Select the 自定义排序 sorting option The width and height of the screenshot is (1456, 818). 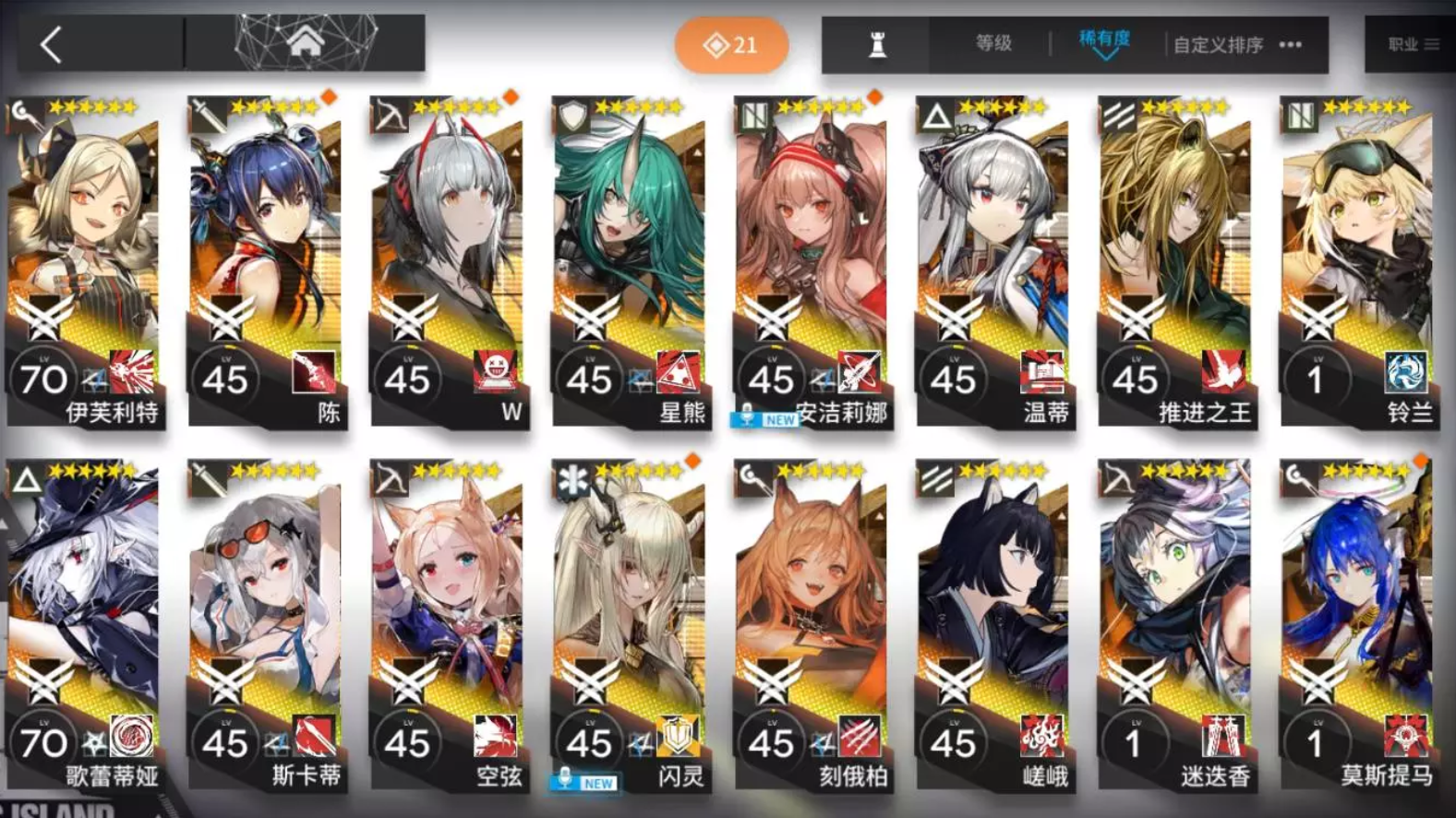[x=1217, y=44]
